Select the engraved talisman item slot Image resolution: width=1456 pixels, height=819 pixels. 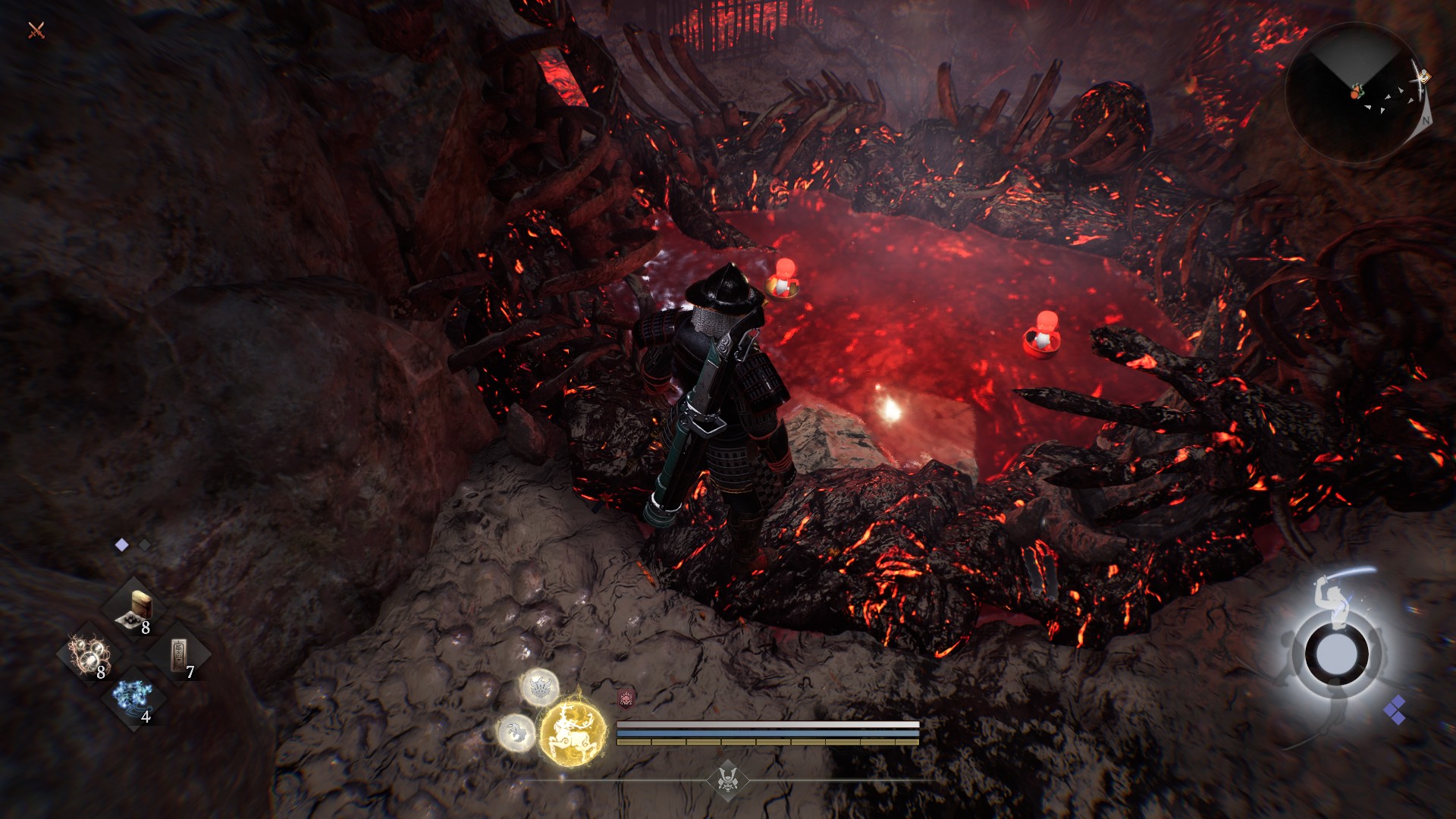click(x=177, y=654)
